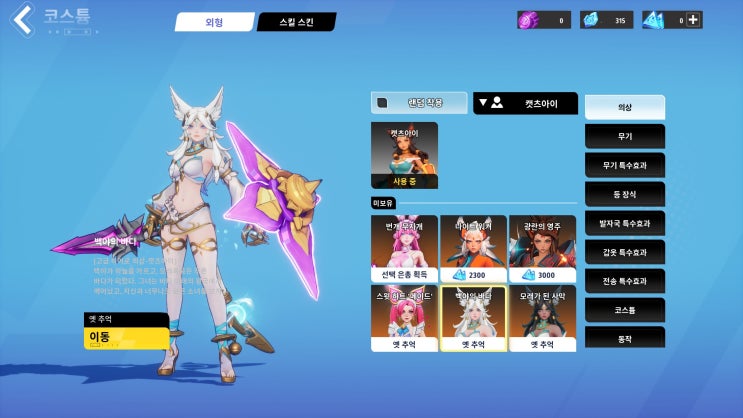The height and width of the screenshot is (418, 743).
Task: Add crystals with the plus button
Action: tap(694, 19)
